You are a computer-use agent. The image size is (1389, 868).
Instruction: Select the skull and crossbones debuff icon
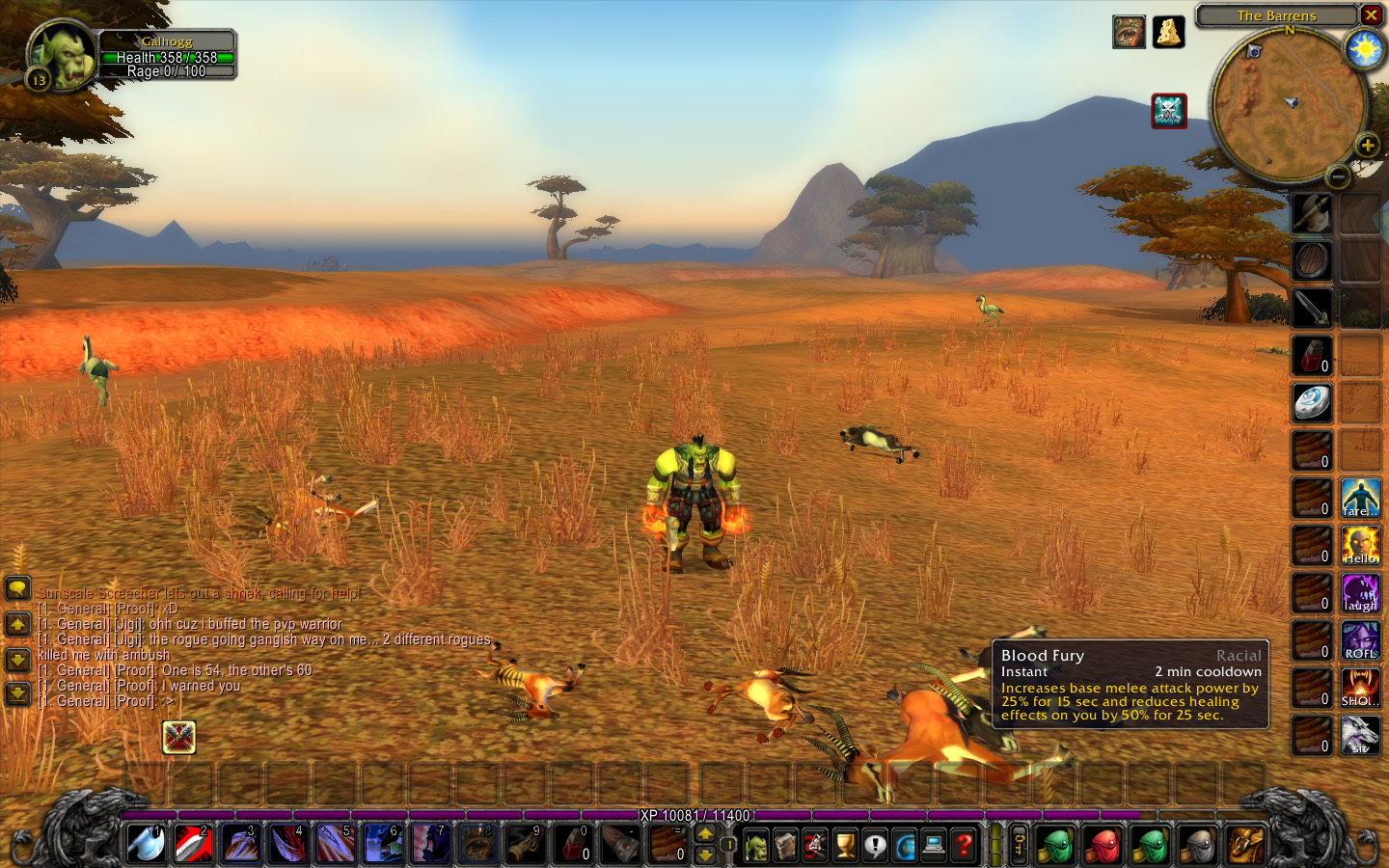pos(1169,111)
